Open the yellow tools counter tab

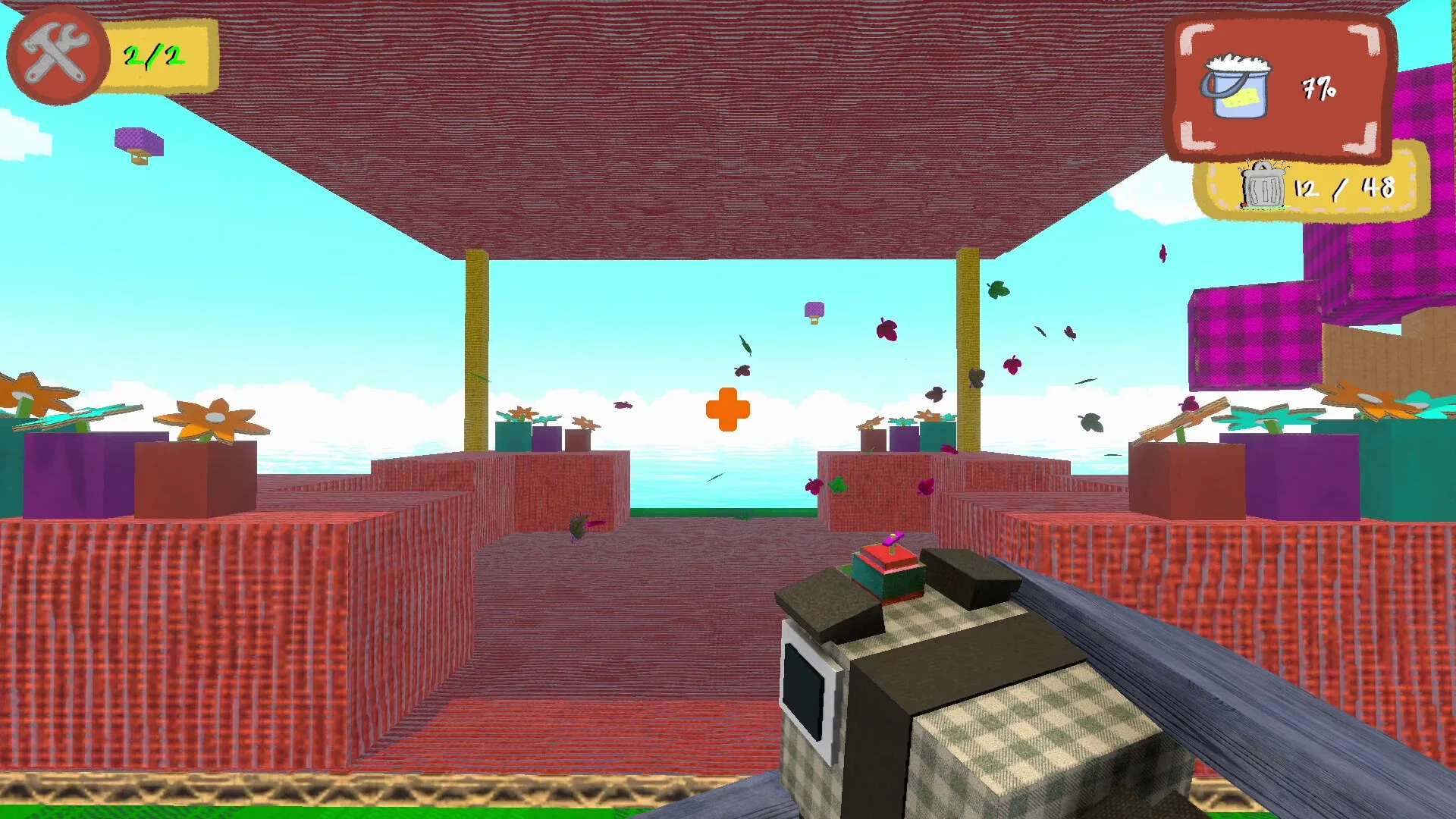coord(161,55)
